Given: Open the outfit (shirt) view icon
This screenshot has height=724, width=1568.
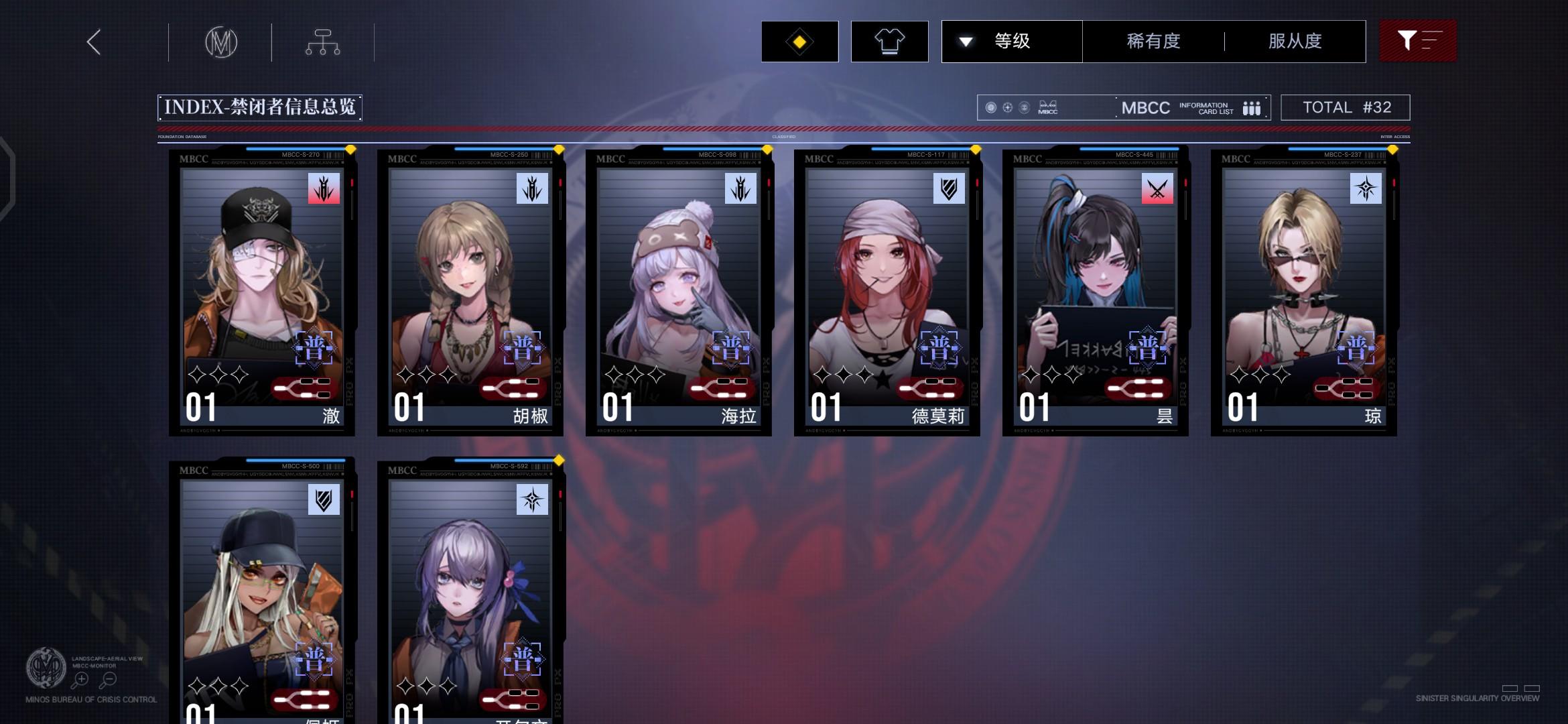Looking at the screenshot, I should (x=889, y=42).
